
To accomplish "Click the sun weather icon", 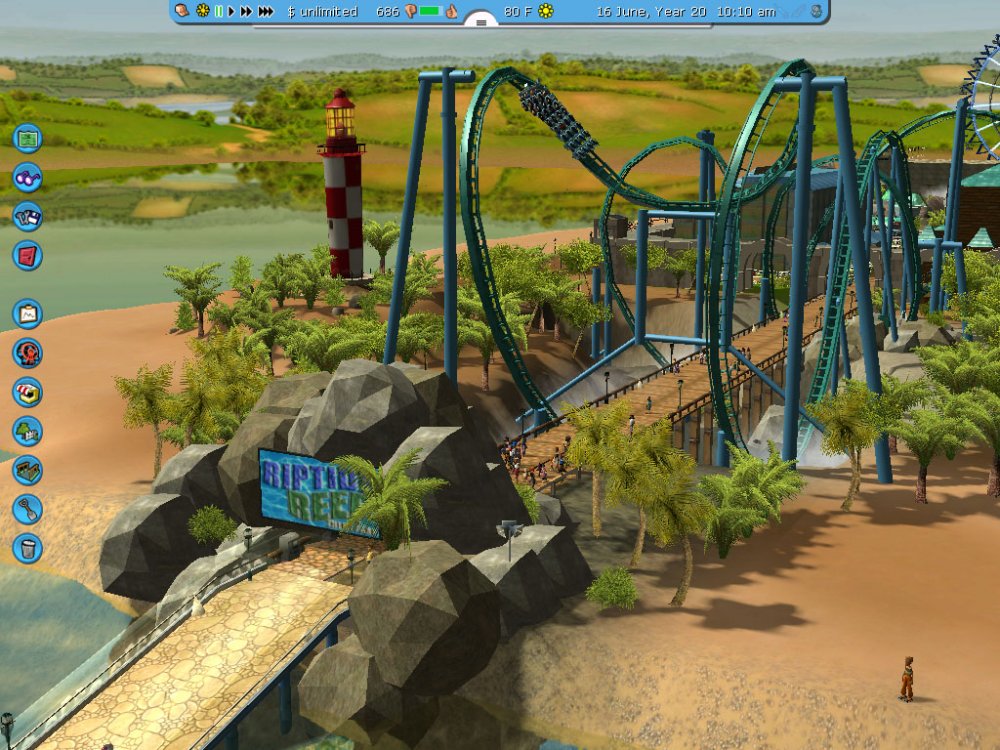I will tap(546, 11).
